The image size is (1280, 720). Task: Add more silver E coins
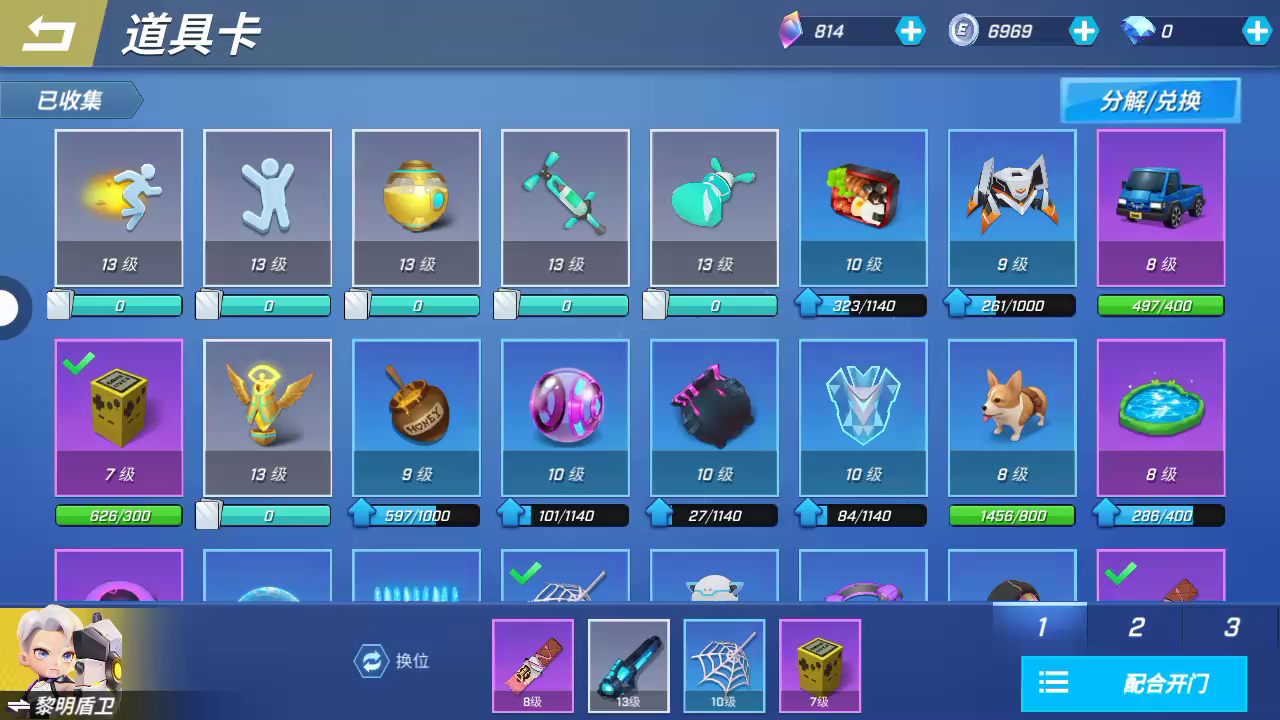point(1084,31)
